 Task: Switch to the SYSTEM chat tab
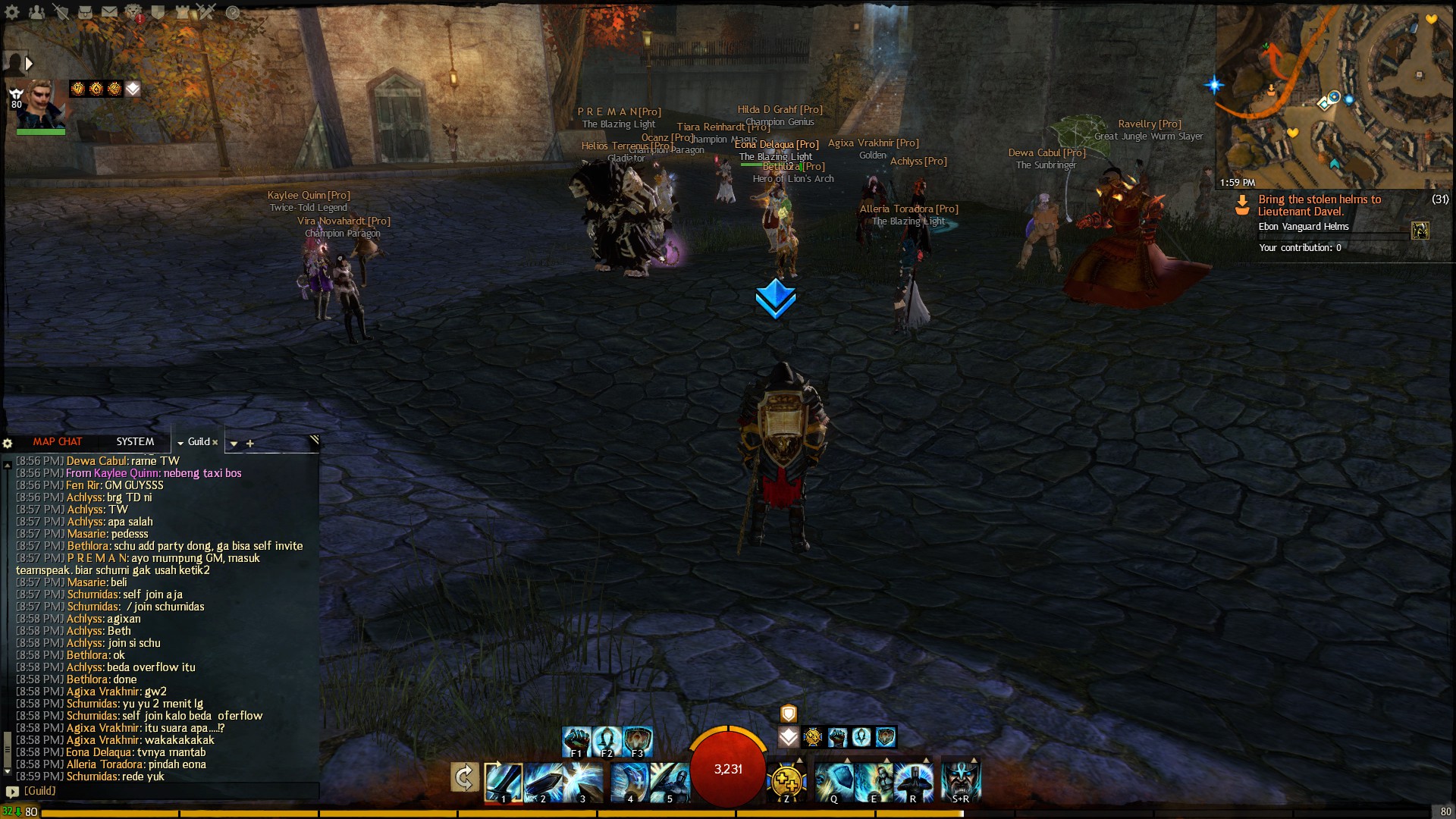coord(135,441)
